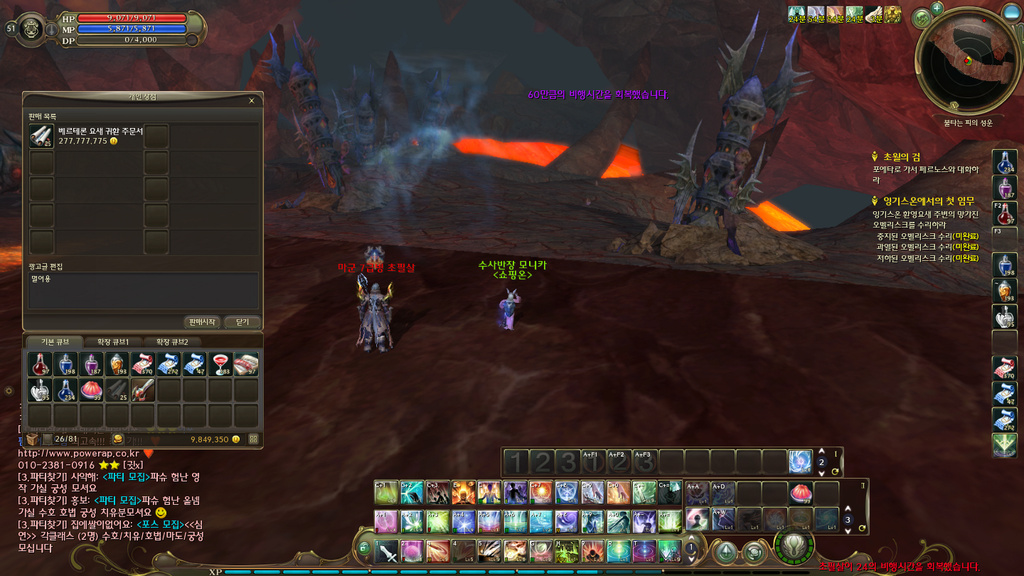Select the first red potion in inventory

(40, 364)
